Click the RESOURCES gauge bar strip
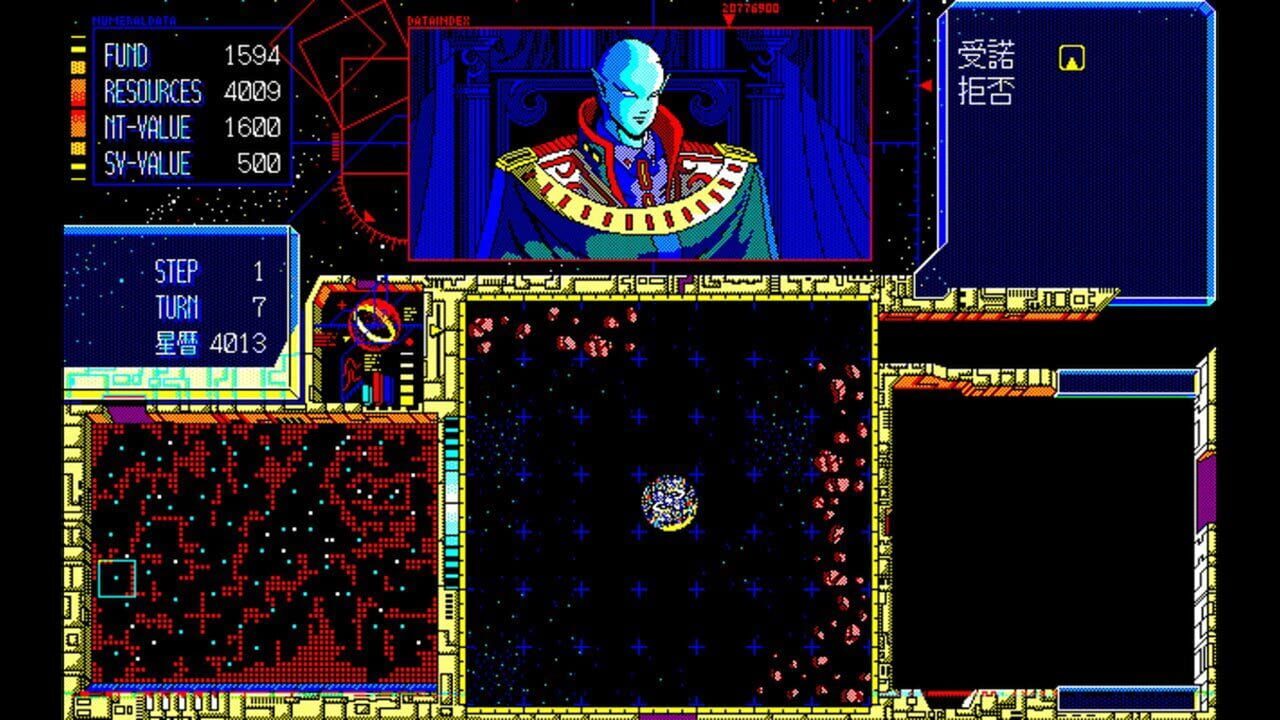Viewport: 1280px width, 720px height. (x=78, y=92)
